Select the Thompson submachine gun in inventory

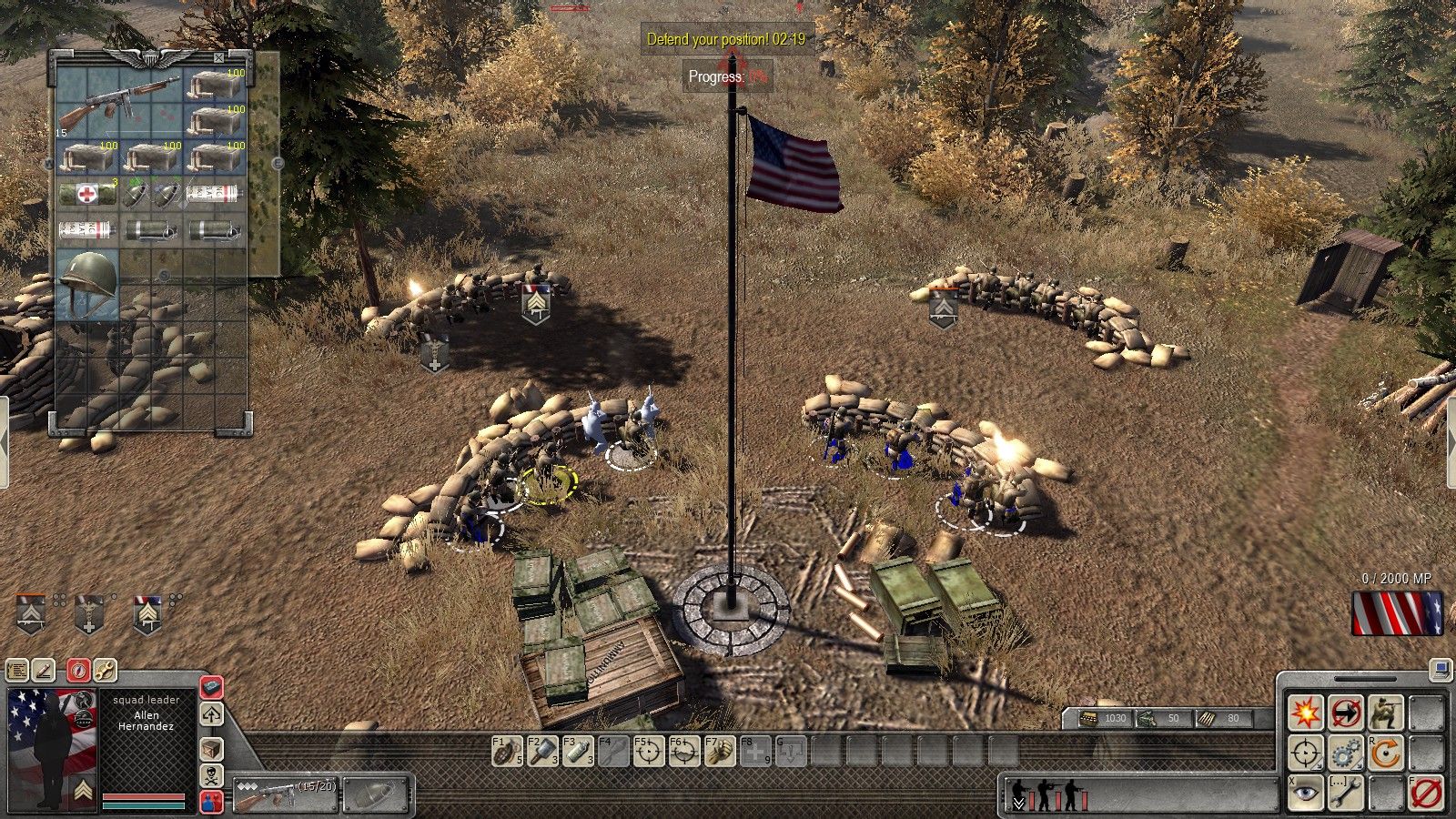pyautogui.click(x=119, y=102)
